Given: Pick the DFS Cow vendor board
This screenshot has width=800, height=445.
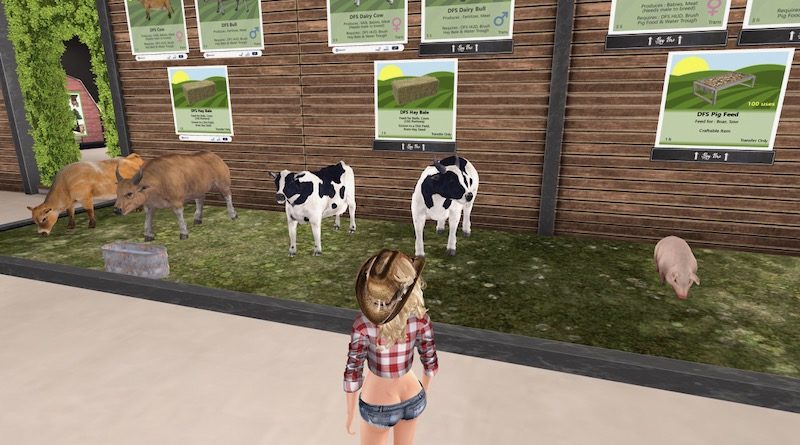Looking at the screenshot, I should pyautogui.click(x=156, y=24).
